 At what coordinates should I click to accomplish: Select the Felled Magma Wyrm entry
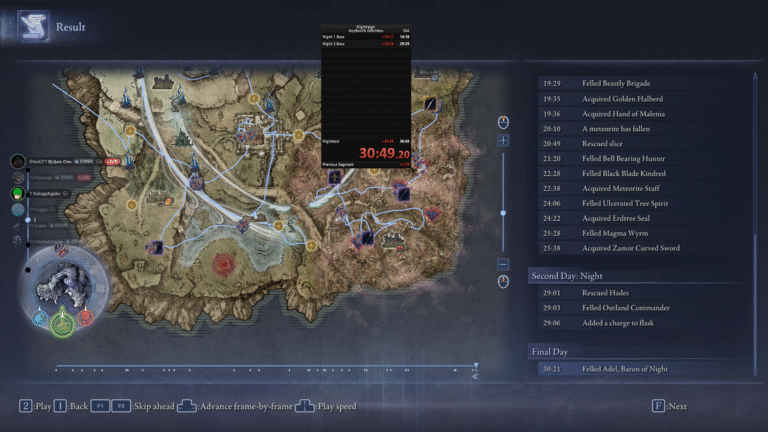pyautogui.click(x=630, y=233)
